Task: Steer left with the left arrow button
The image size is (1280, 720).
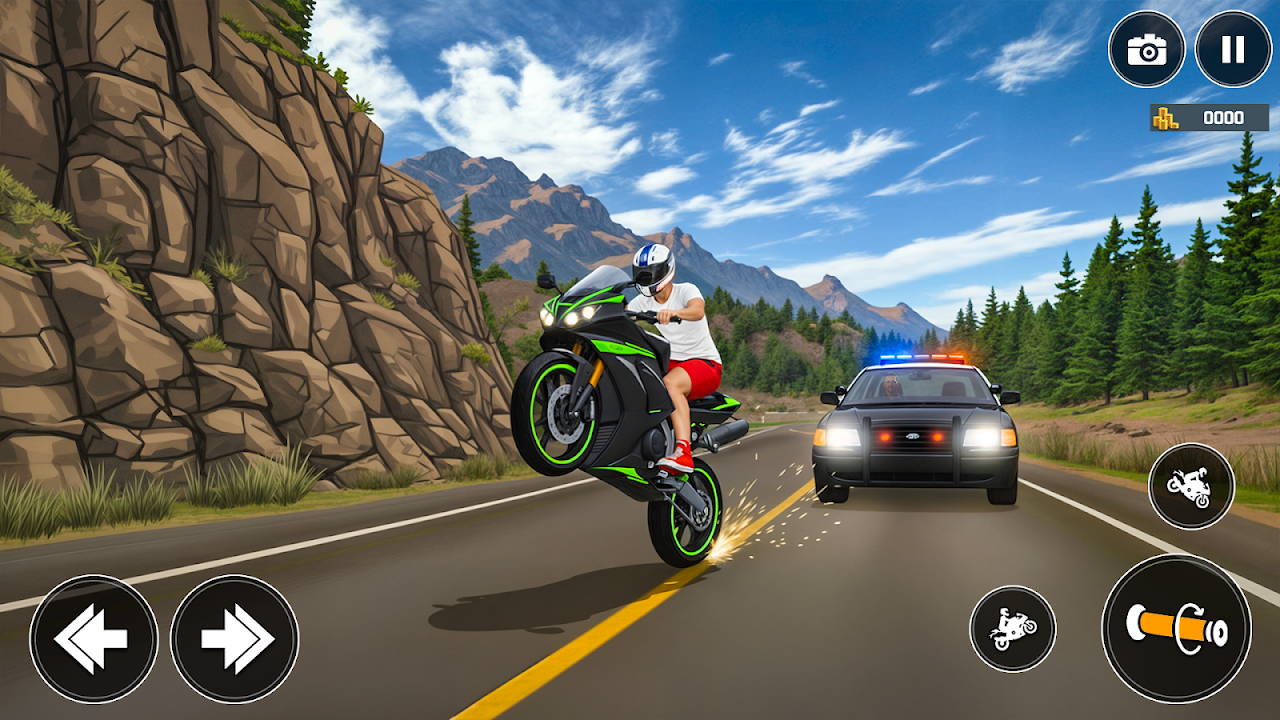Action: 93,638
